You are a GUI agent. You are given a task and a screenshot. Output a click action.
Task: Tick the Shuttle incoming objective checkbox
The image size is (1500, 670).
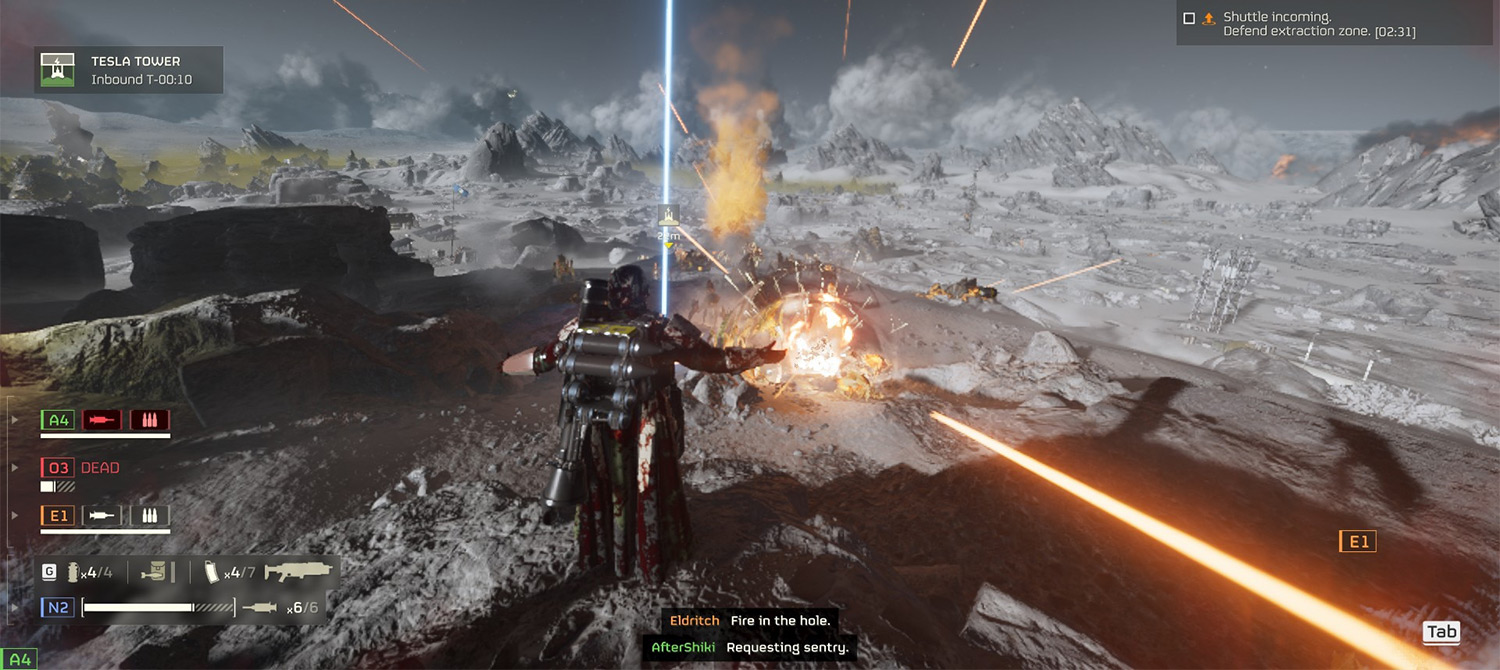[1189, 18]
